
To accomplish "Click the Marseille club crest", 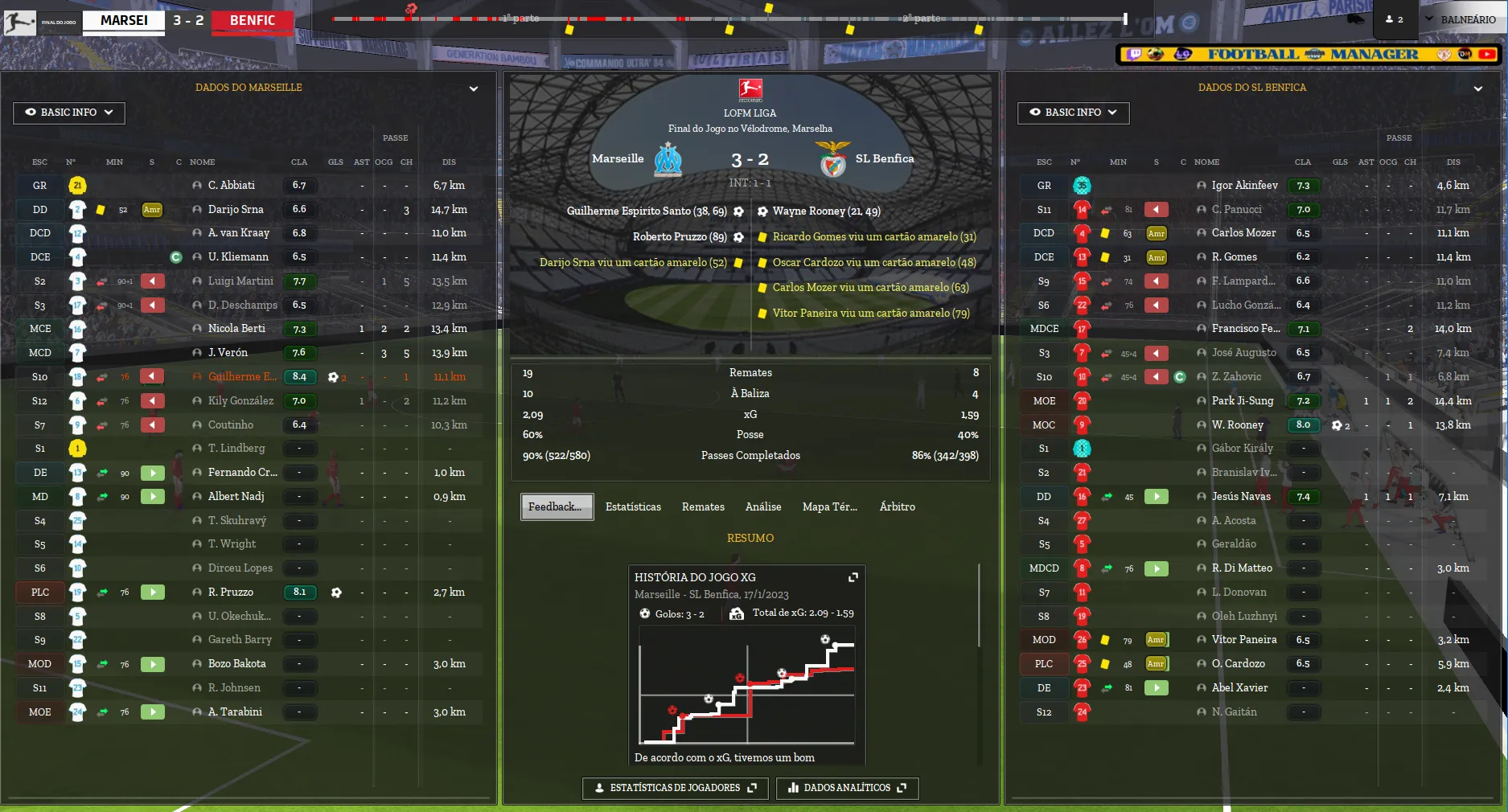I will [668, 159].
